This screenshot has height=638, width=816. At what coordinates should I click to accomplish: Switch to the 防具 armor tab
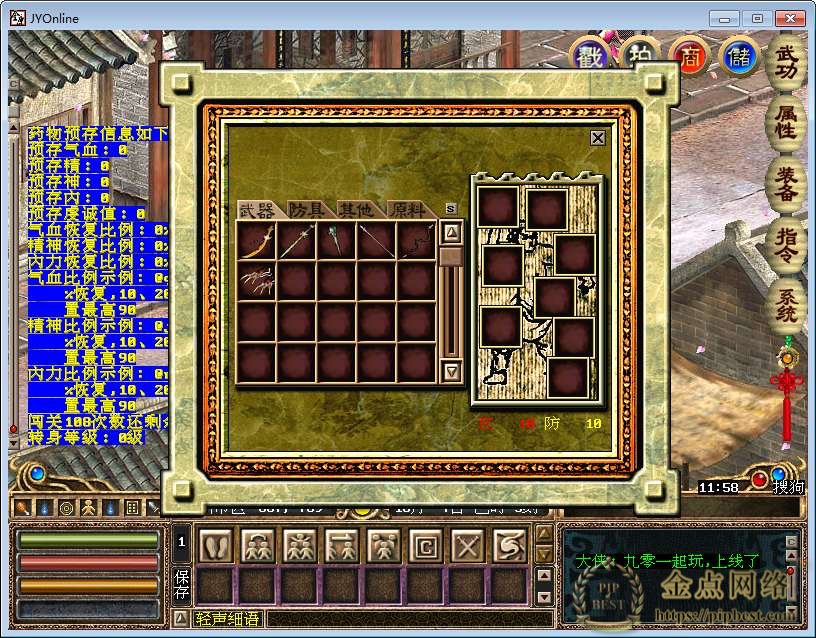[x=308, y=209]
